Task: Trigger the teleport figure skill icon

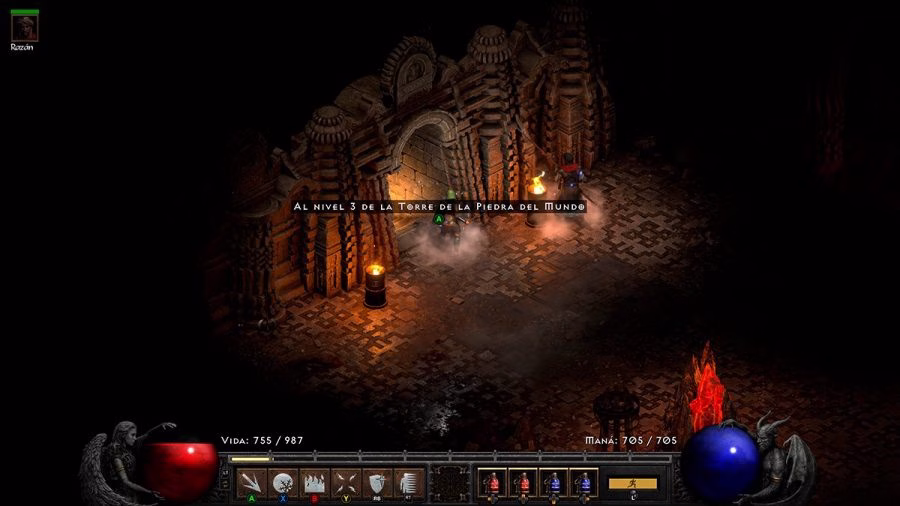Action: click(x=408, y=482)
